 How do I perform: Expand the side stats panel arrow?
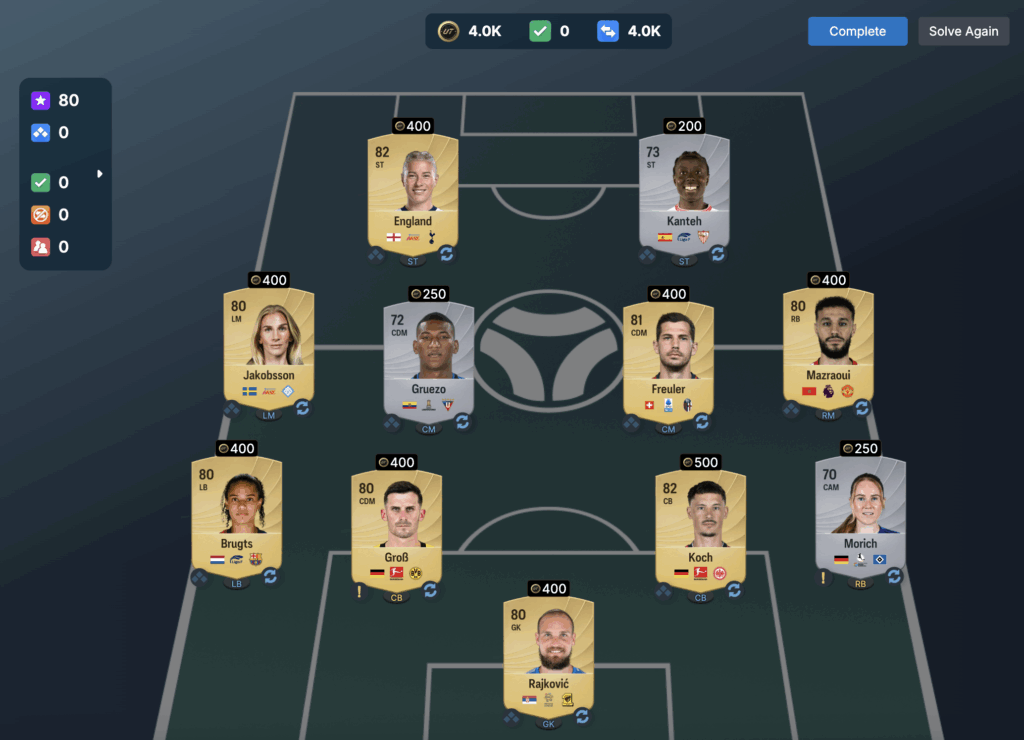99,174
